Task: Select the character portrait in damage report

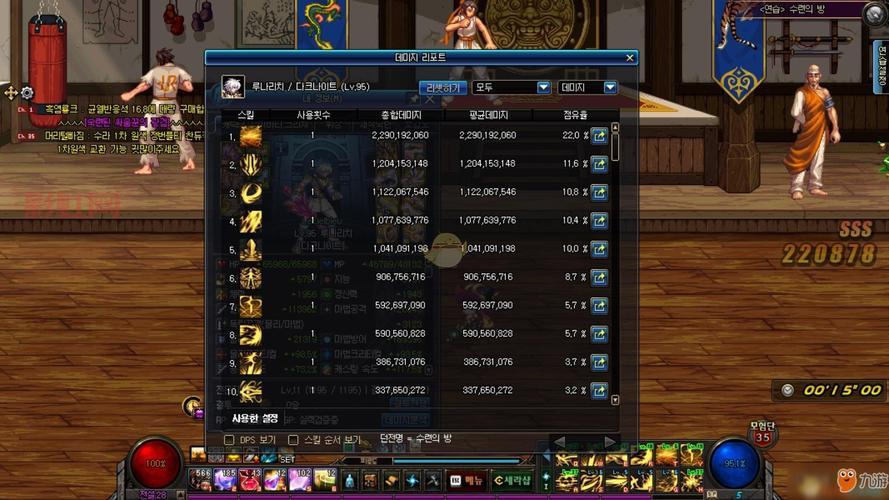Action: coord(233,86)
